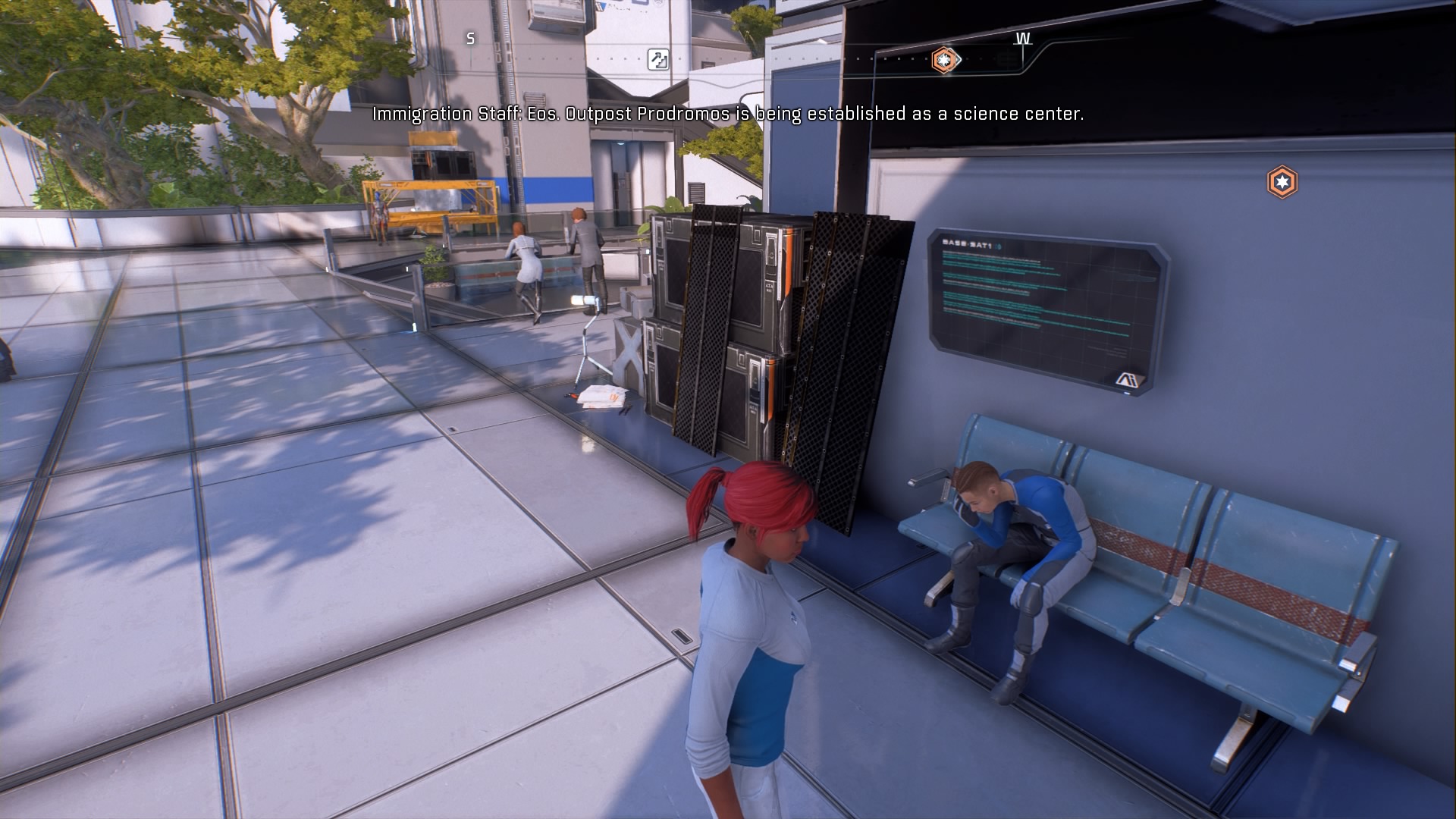
Task: Click the Andromeda Initiative logo on the BASE-SAT1 screen
Action: [x=1130, y=378]
